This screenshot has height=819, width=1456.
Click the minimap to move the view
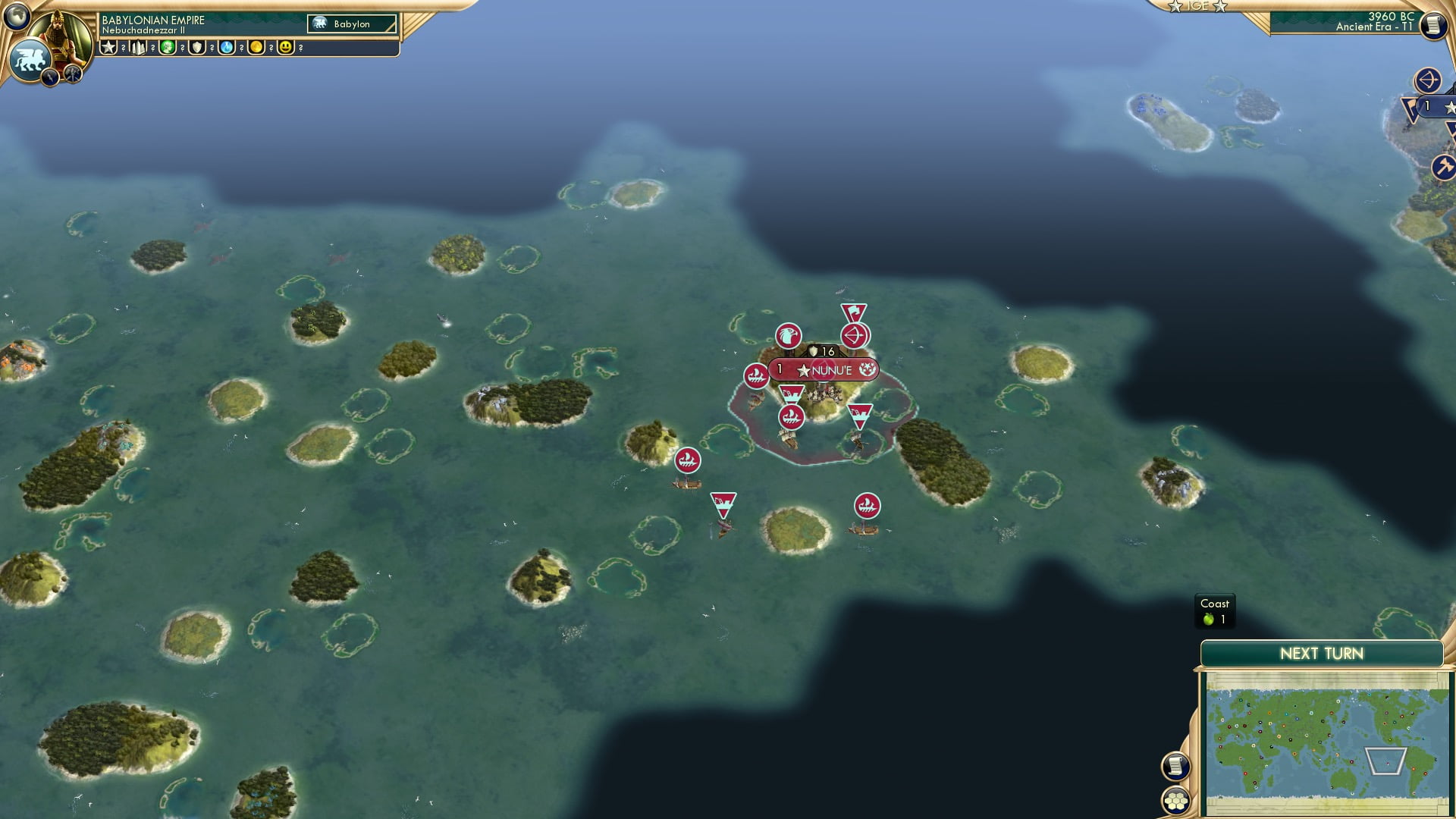(x=1327, y=739)
